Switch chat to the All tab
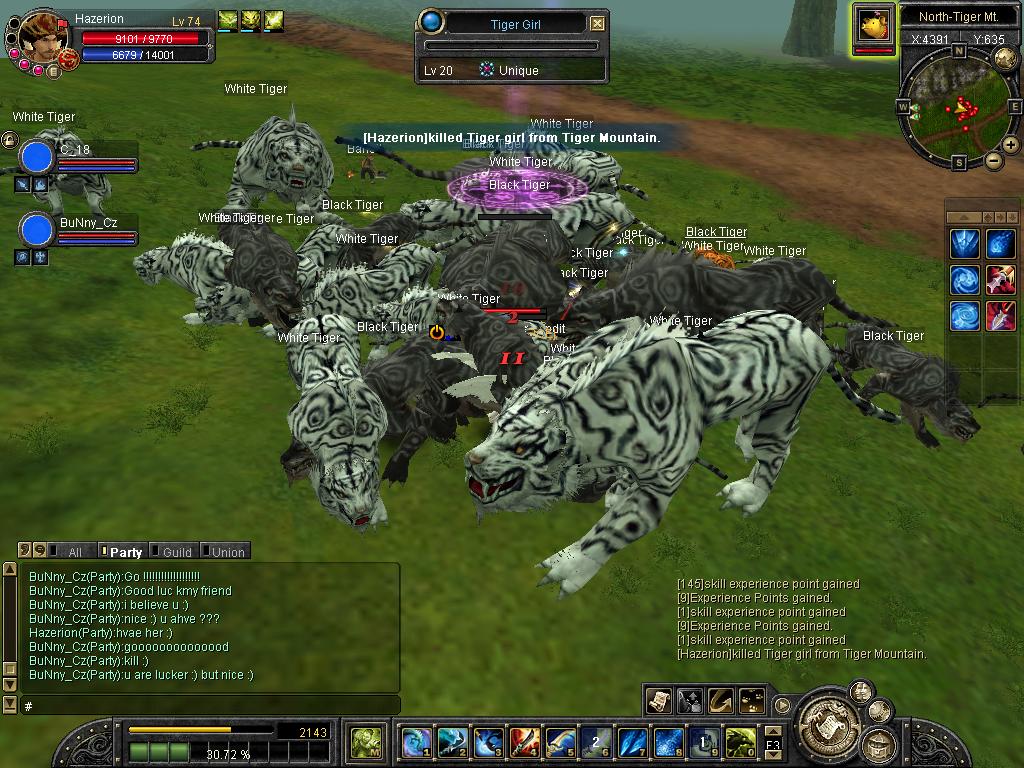The width and height of the screenshot is (1024, 768). pos(70,551)
